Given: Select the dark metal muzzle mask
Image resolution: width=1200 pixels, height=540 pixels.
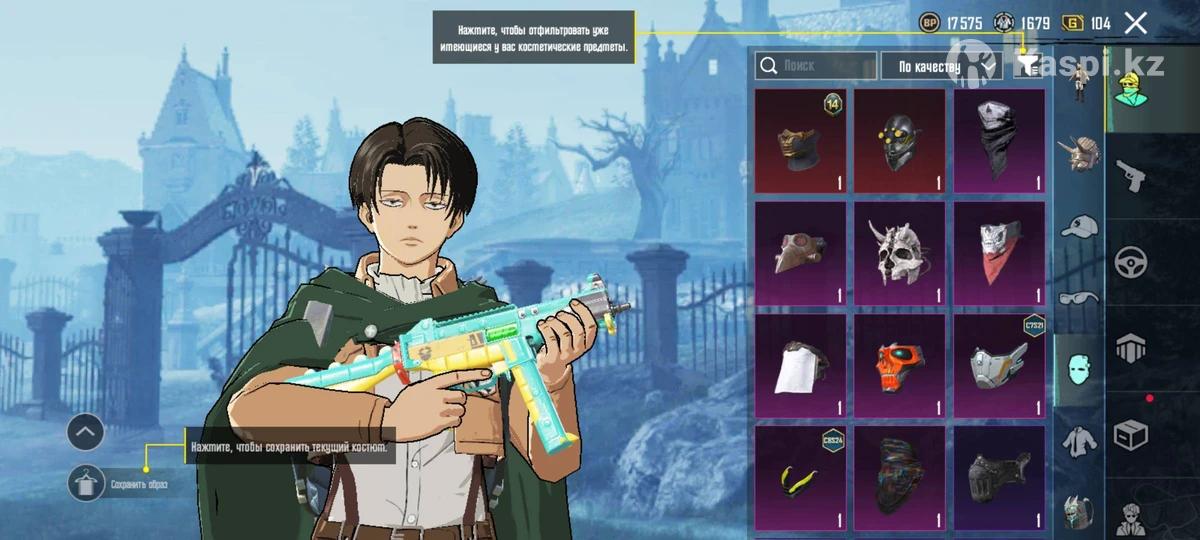Looking at the screenshot, I should click(998, 478).
